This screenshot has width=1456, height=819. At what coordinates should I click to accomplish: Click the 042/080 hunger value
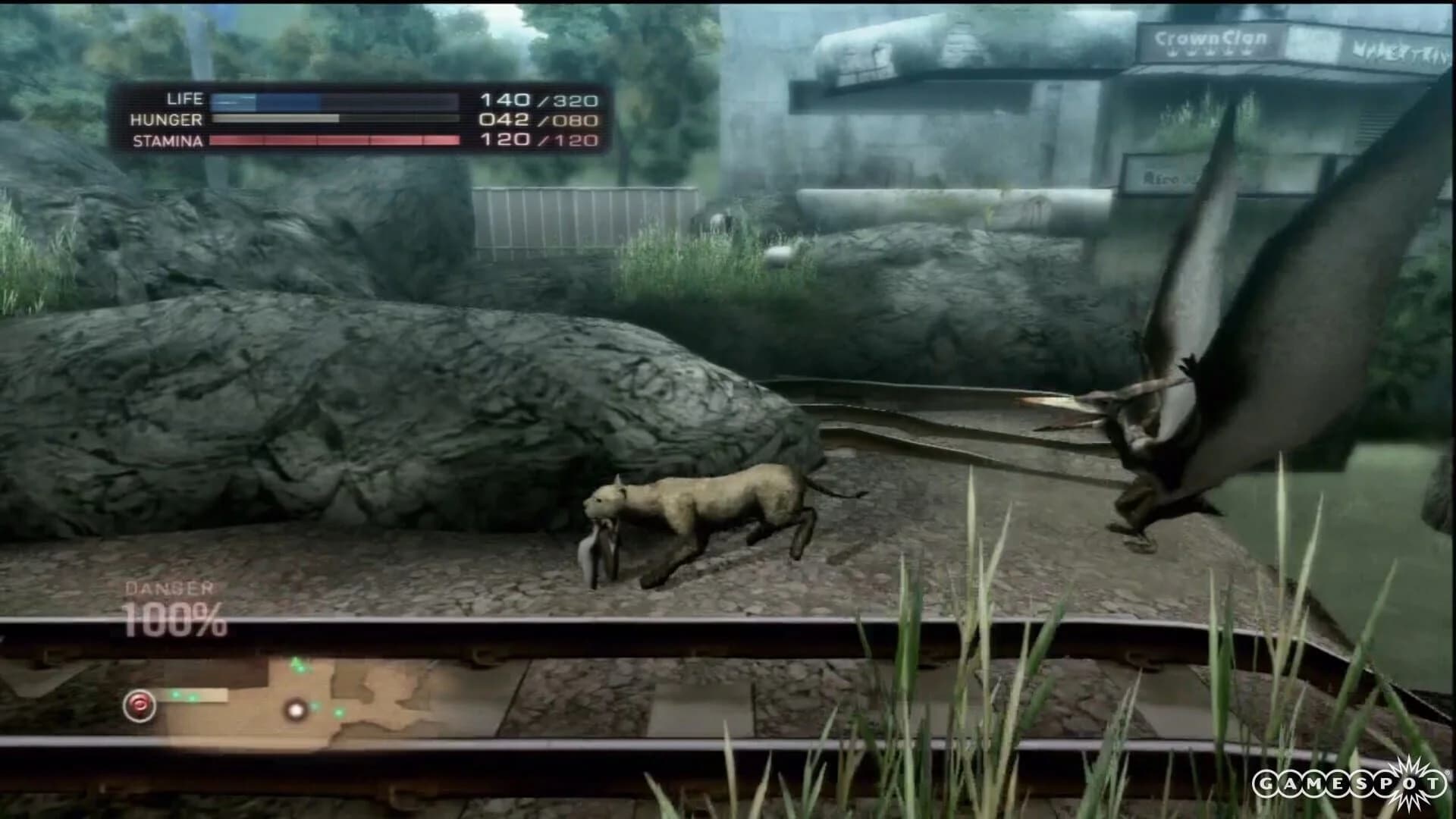(538, 119)
